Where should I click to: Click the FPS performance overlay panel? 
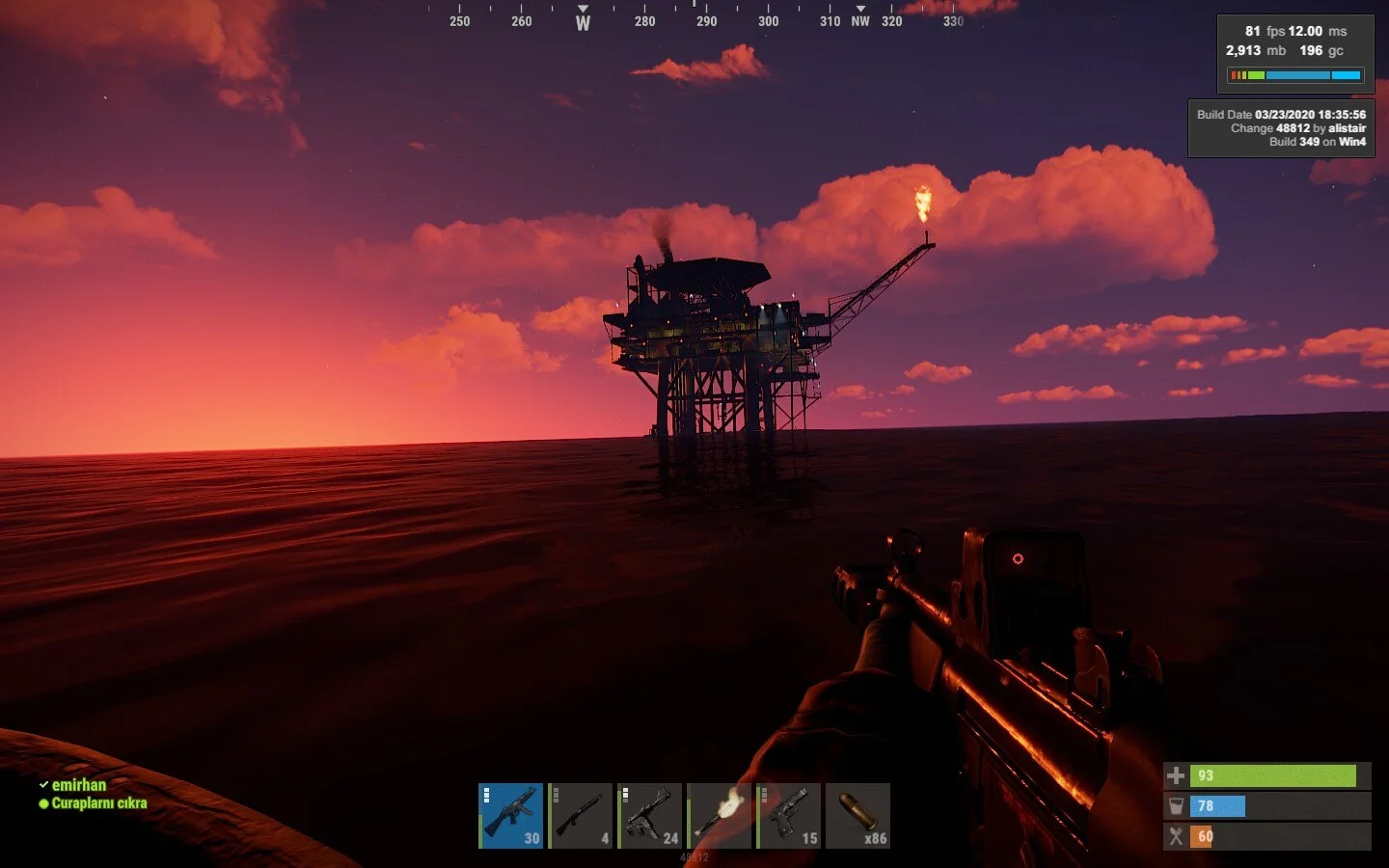pyautogui.click(x=1294, y=53)
